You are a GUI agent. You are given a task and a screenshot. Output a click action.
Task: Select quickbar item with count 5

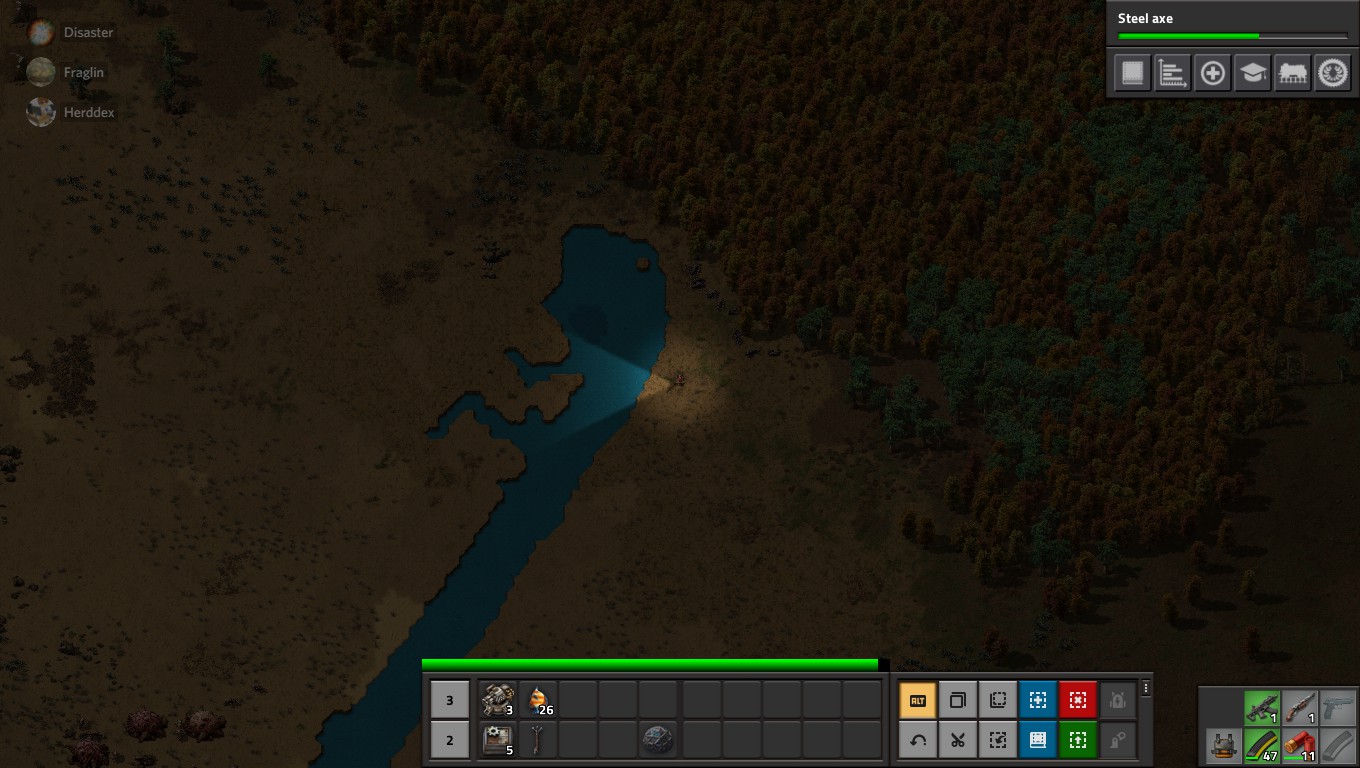(x=498, y=740)
